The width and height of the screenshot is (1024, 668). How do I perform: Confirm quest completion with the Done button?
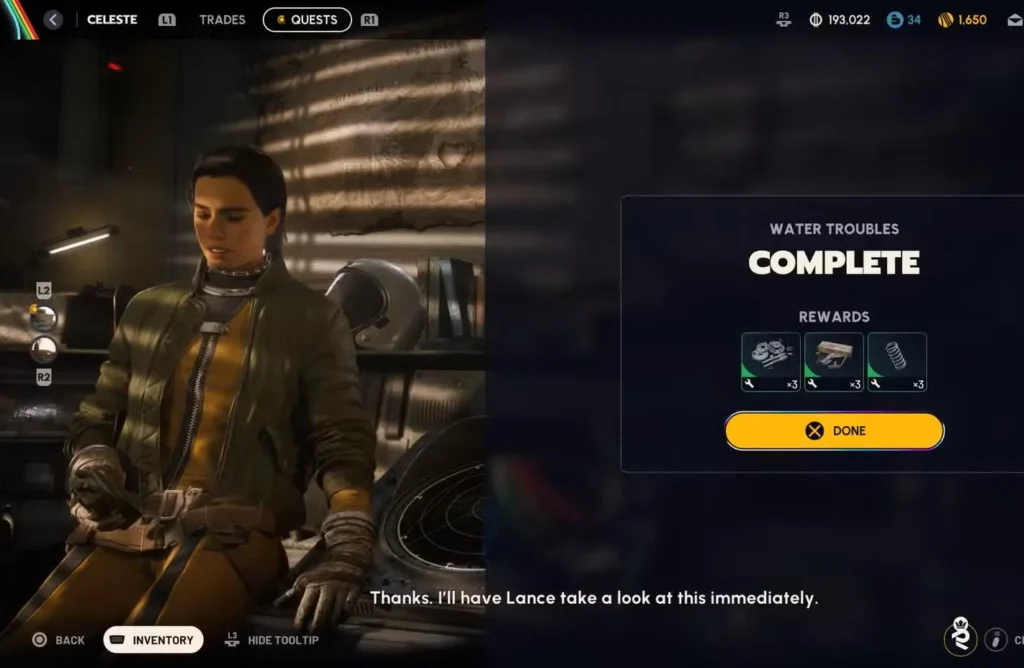tap(834, 431)
